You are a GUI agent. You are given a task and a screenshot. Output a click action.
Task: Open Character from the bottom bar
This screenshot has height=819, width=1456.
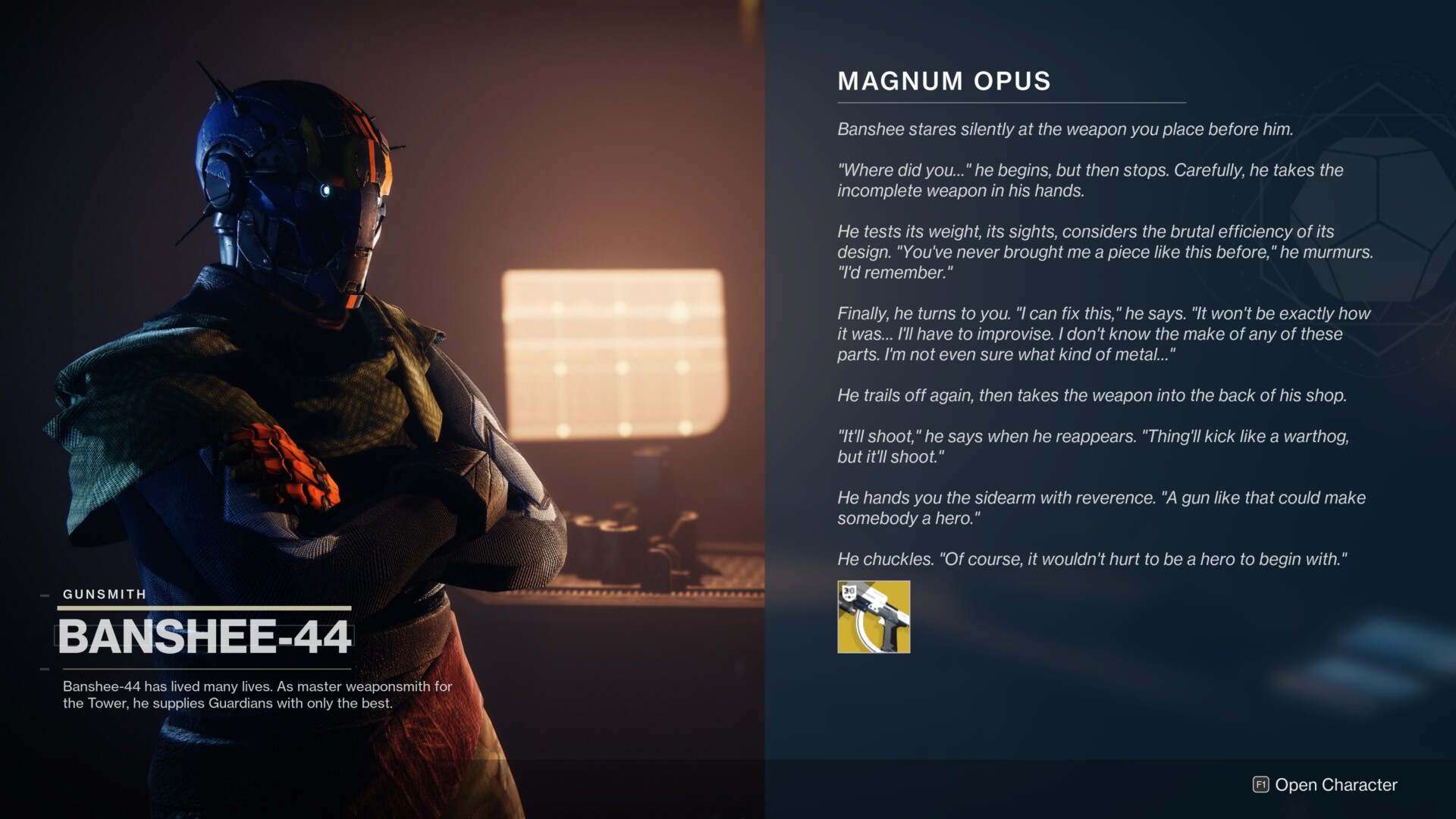coord(1325,785)
